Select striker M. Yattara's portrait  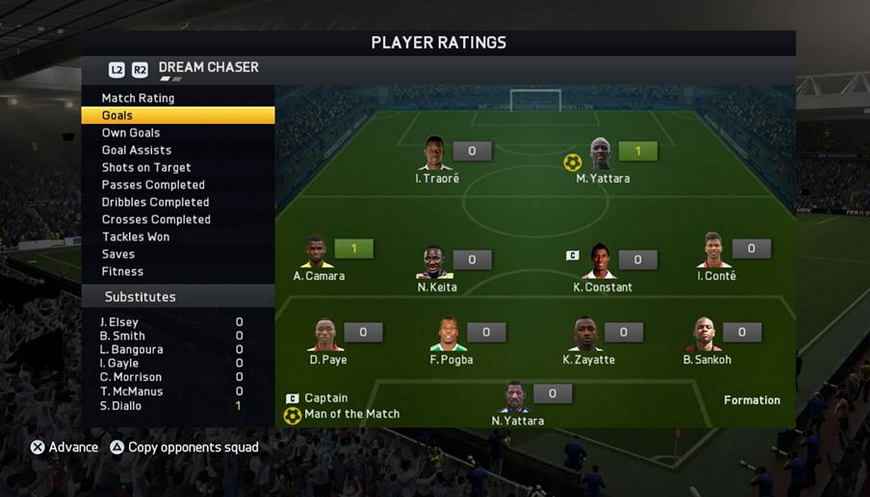[600, 154]
